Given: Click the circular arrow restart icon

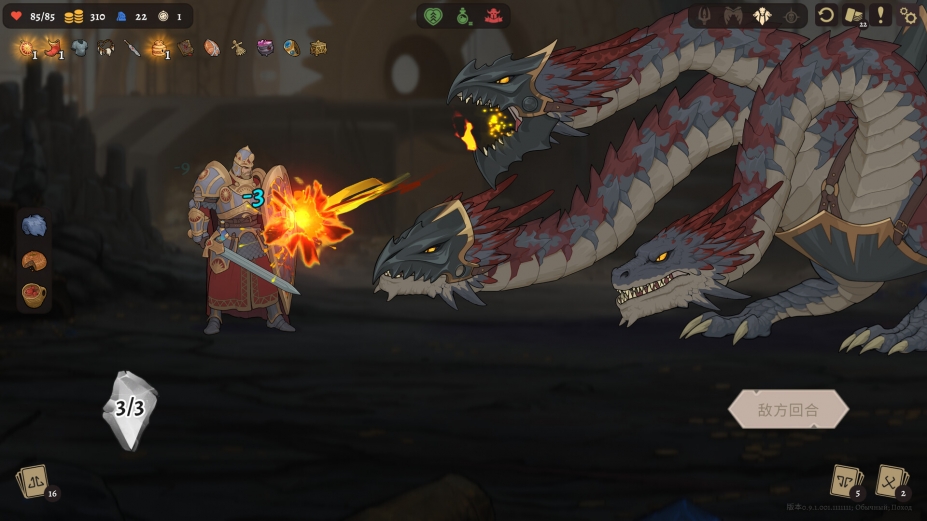Looking at the screenshot, I should click(x=826, y=15).
